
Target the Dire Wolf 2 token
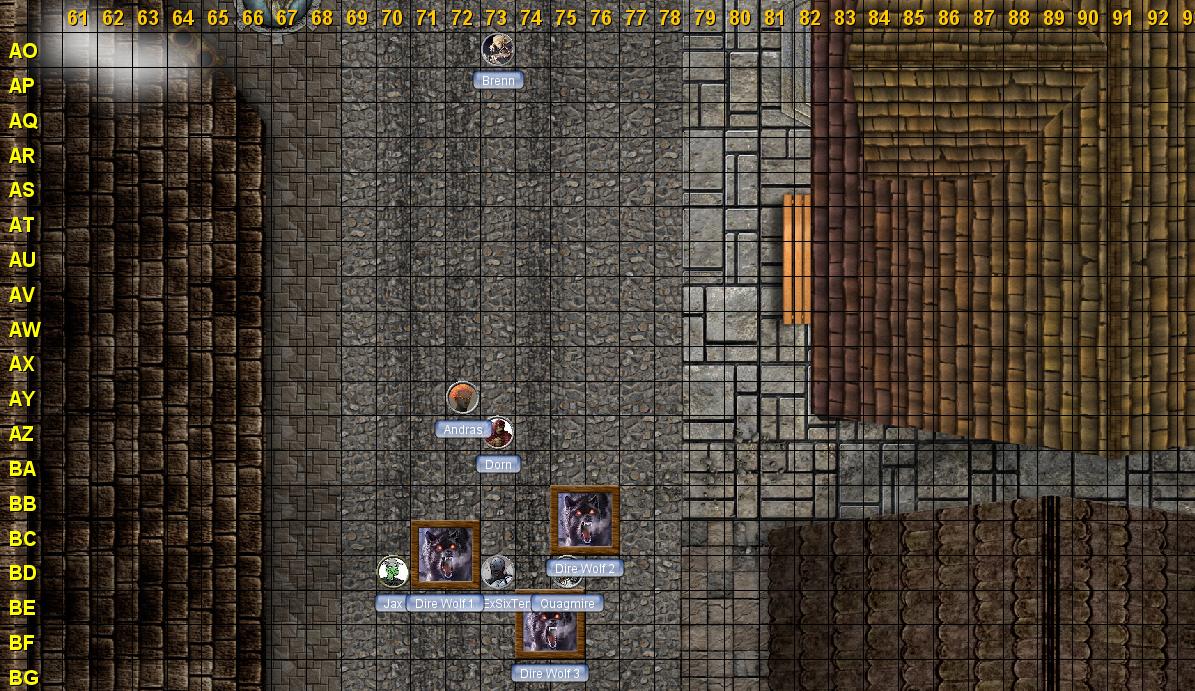coord(585,520)
